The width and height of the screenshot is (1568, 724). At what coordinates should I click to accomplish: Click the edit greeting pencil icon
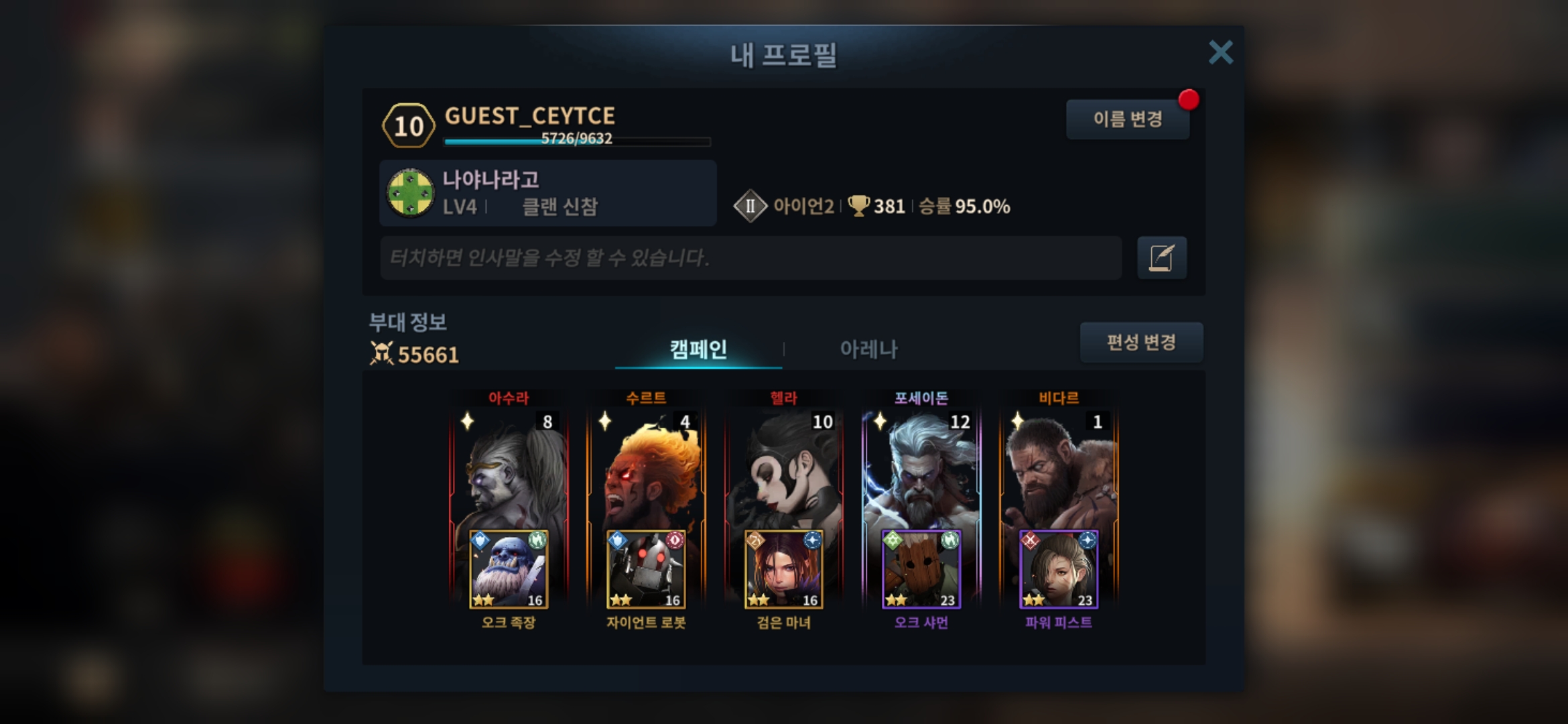pyautogui.click(x=1161, y=257)
